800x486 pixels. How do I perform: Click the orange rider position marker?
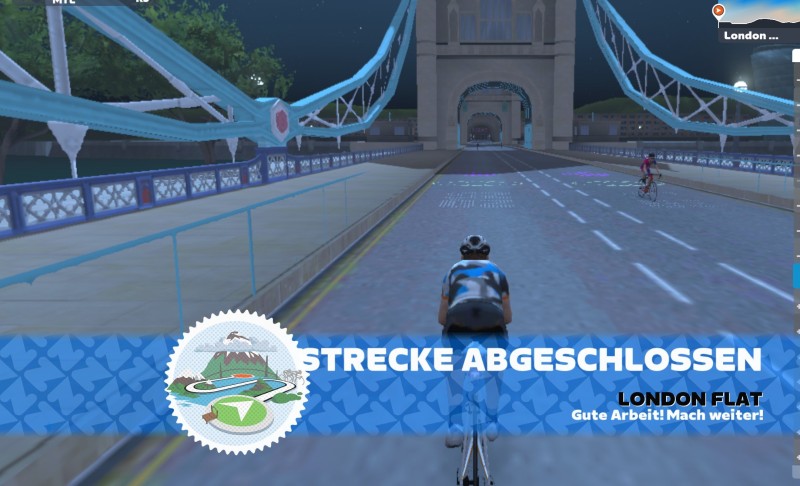click(x=718, y=11)
